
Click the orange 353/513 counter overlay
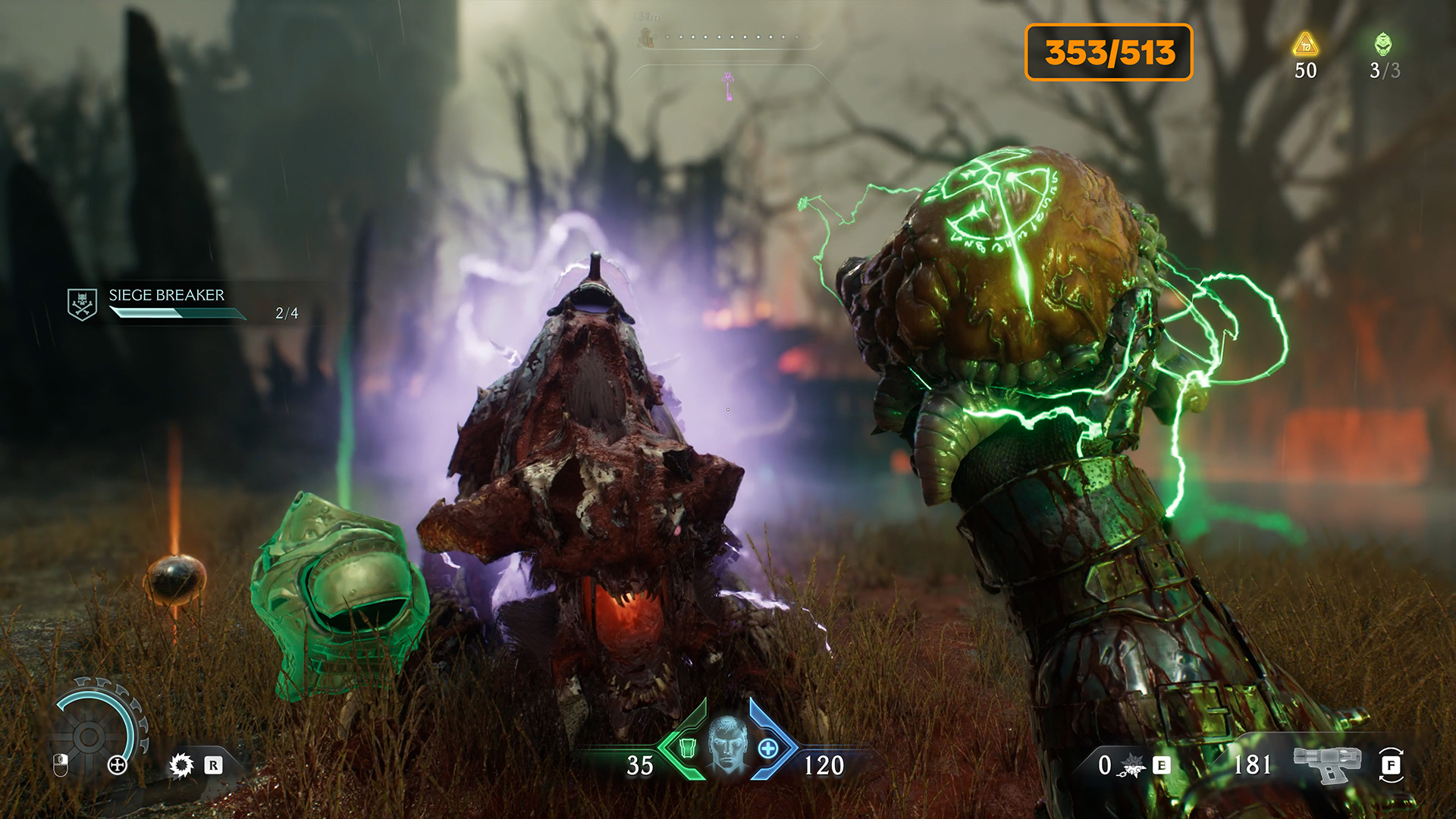(1109, 52)
